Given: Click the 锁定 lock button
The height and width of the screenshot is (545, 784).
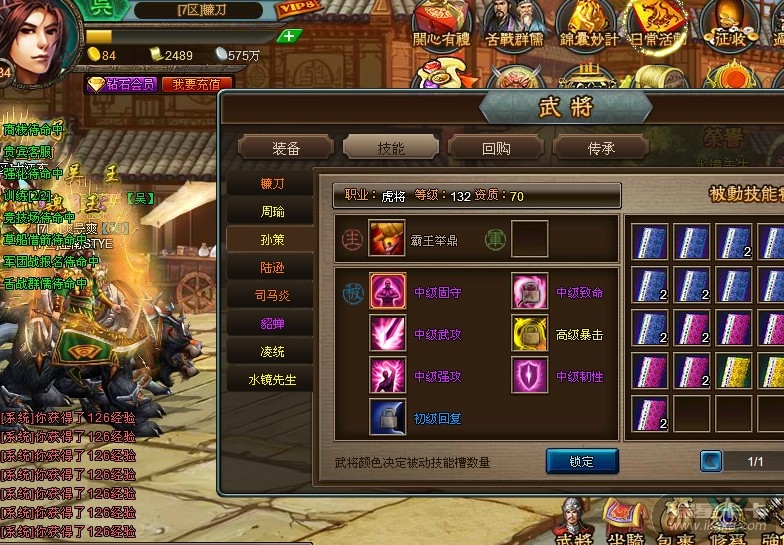Looking at the screenshot, I should point(582,462).
